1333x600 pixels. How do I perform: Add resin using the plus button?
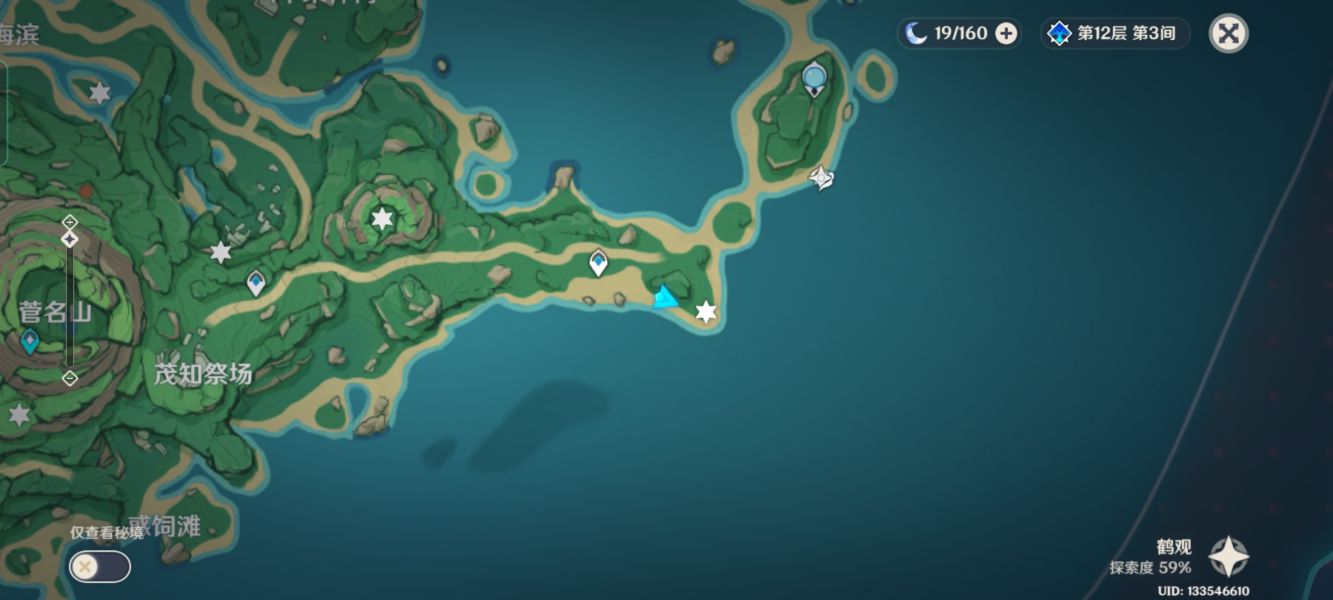1006,33
